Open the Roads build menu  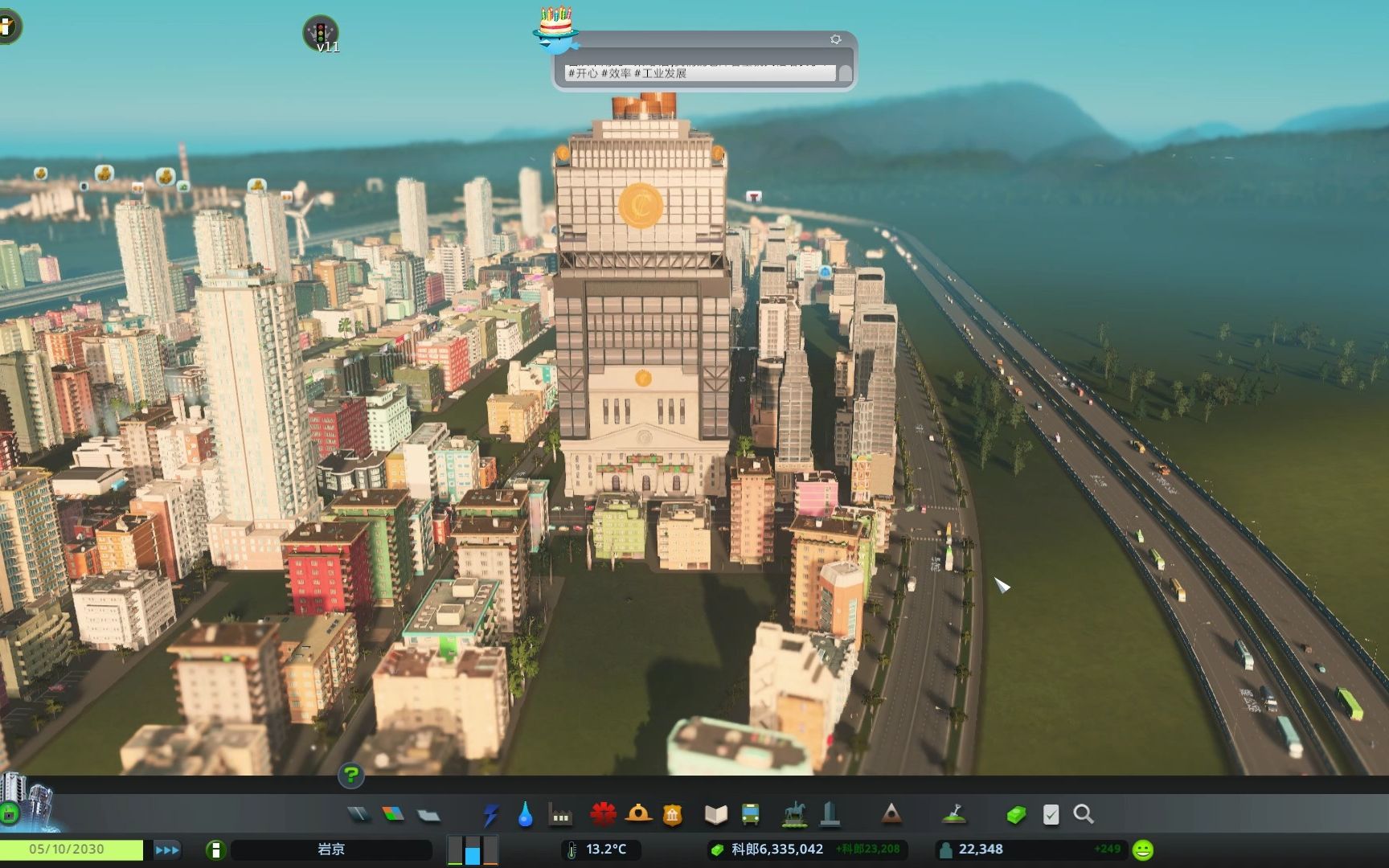click(359, 815)
